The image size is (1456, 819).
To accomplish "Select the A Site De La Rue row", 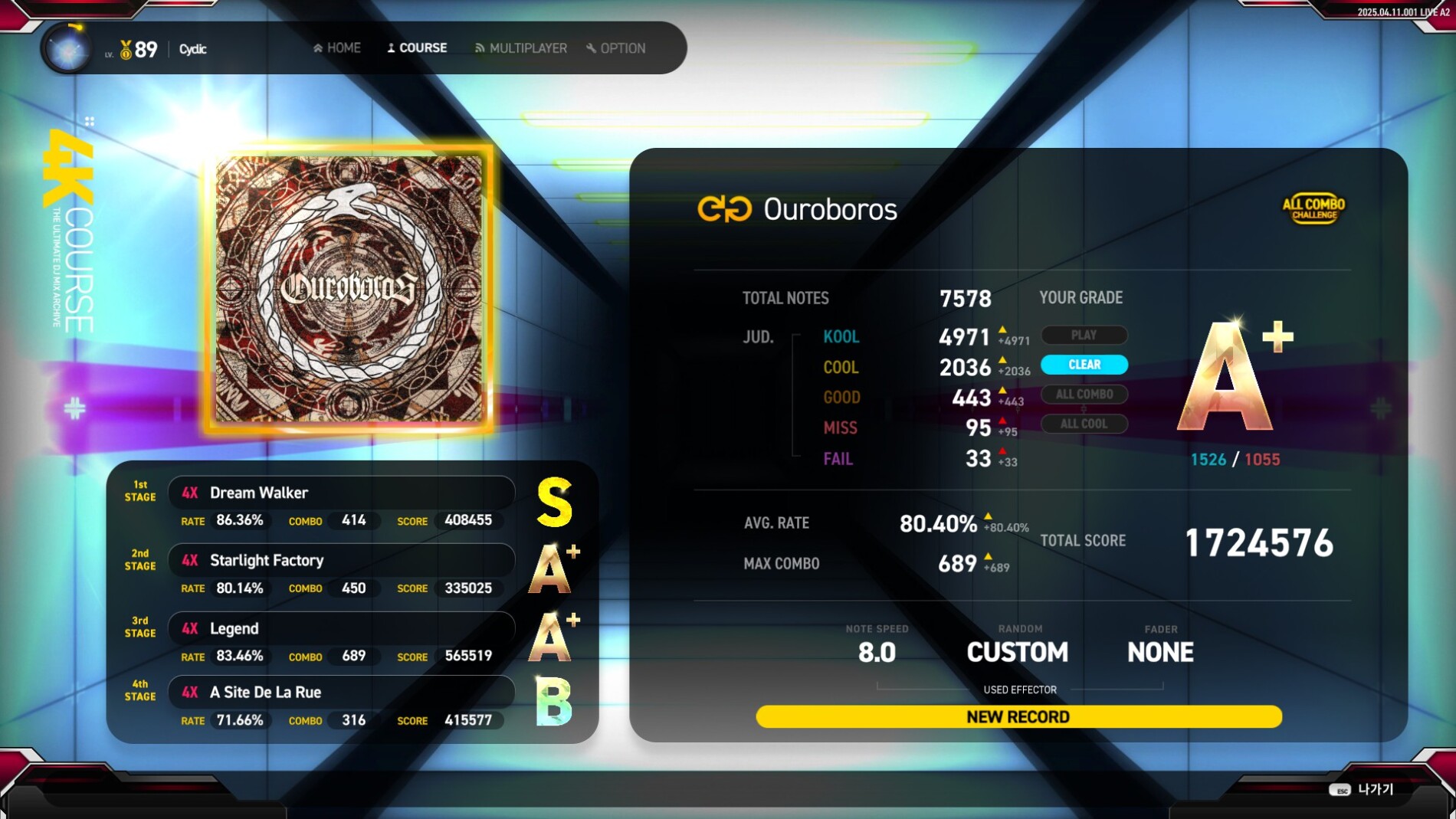I will 341,692.
